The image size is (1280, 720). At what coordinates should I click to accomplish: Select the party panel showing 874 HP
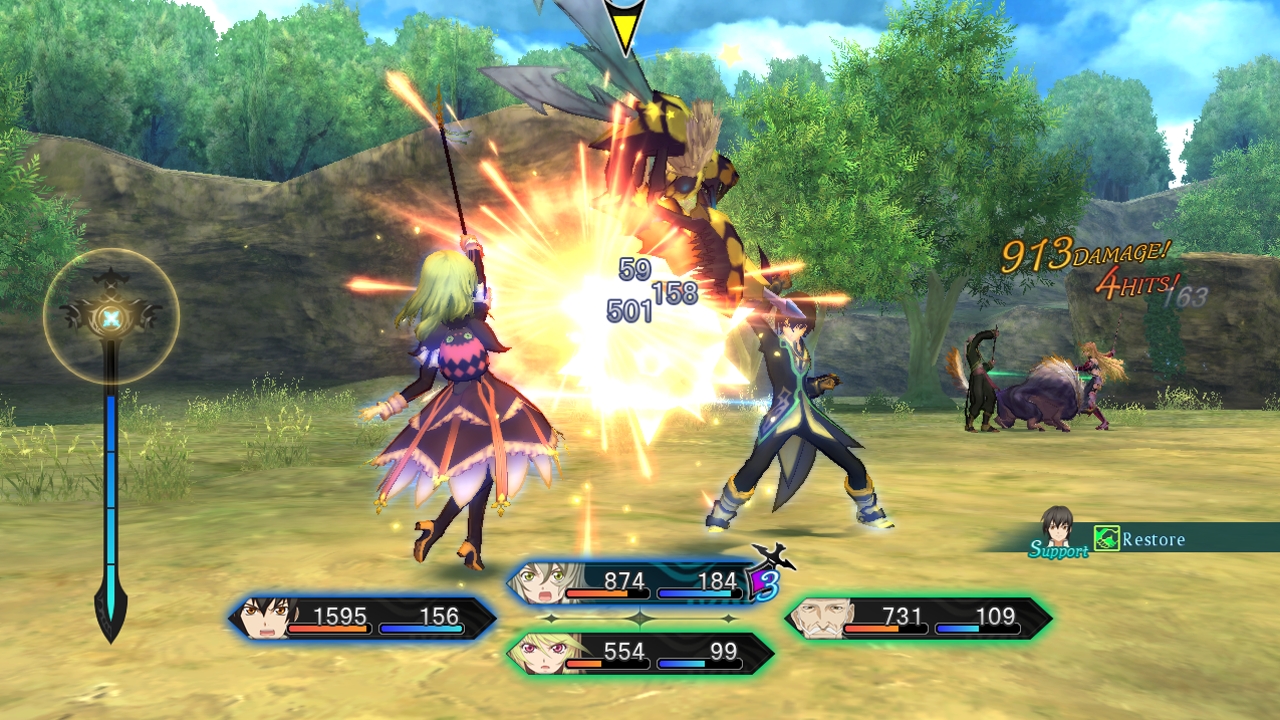640,583
